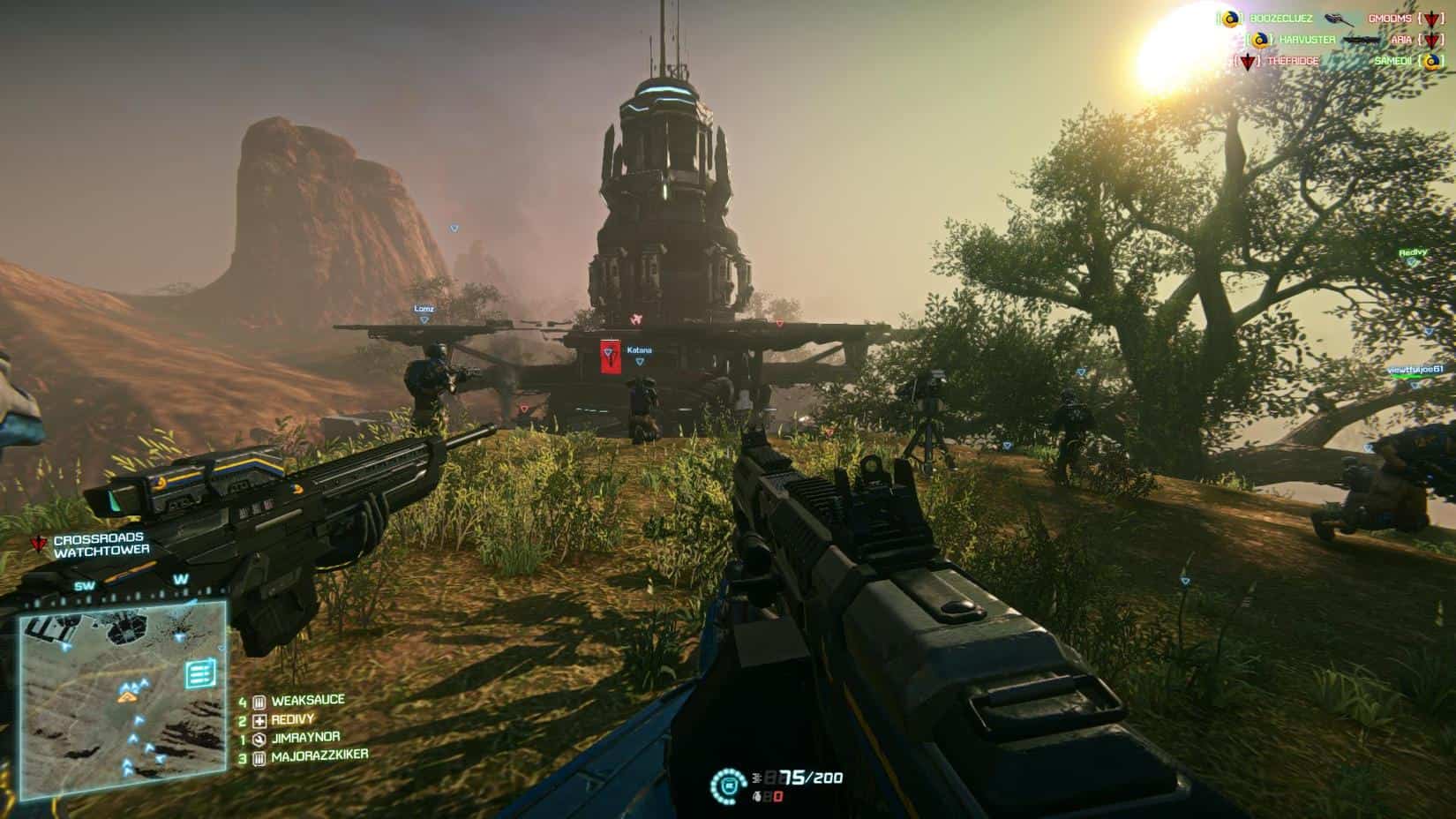1456x819 pixels.
Task: Pick MAJORAZZKIKER from the squad list
Action: pos(319,755)
